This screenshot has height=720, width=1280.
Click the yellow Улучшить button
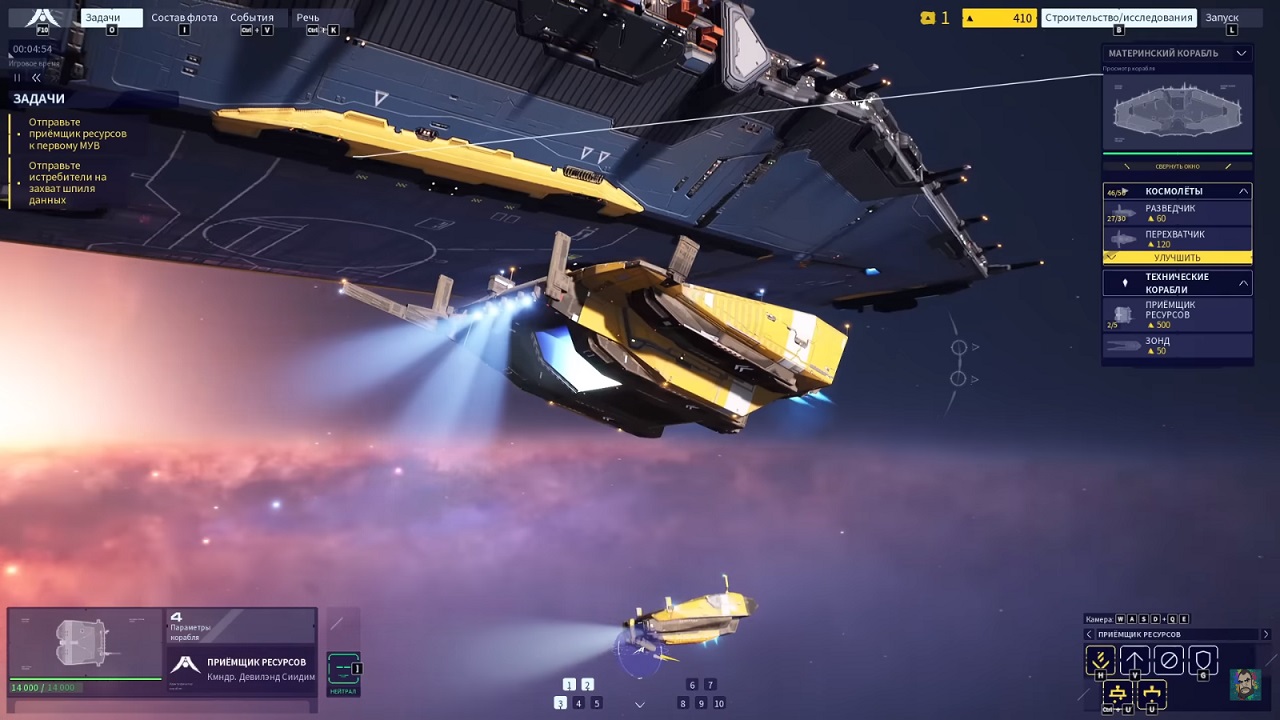click(1177, 257)
